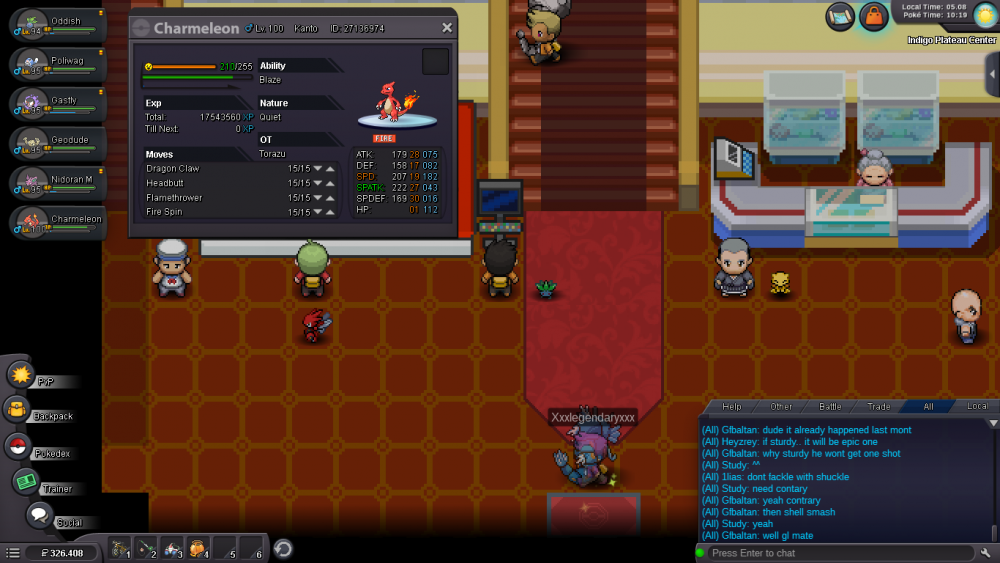Close the Charmeleon summary window
The width and height of the screenshot is (1000, 563).
pos(447,28)
